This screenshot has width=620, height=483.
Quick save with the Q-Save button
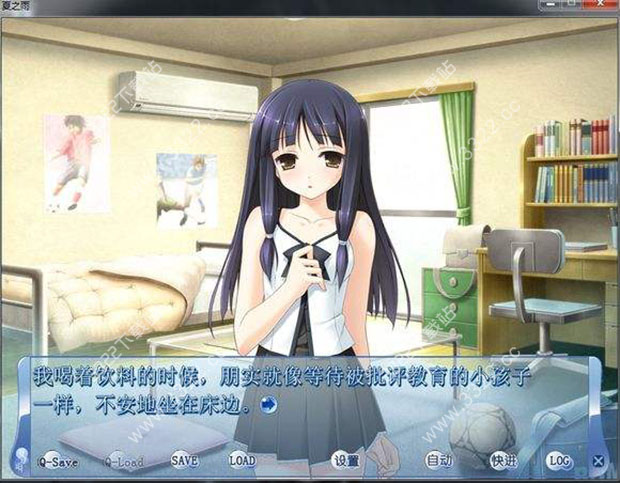click(57, 461)
